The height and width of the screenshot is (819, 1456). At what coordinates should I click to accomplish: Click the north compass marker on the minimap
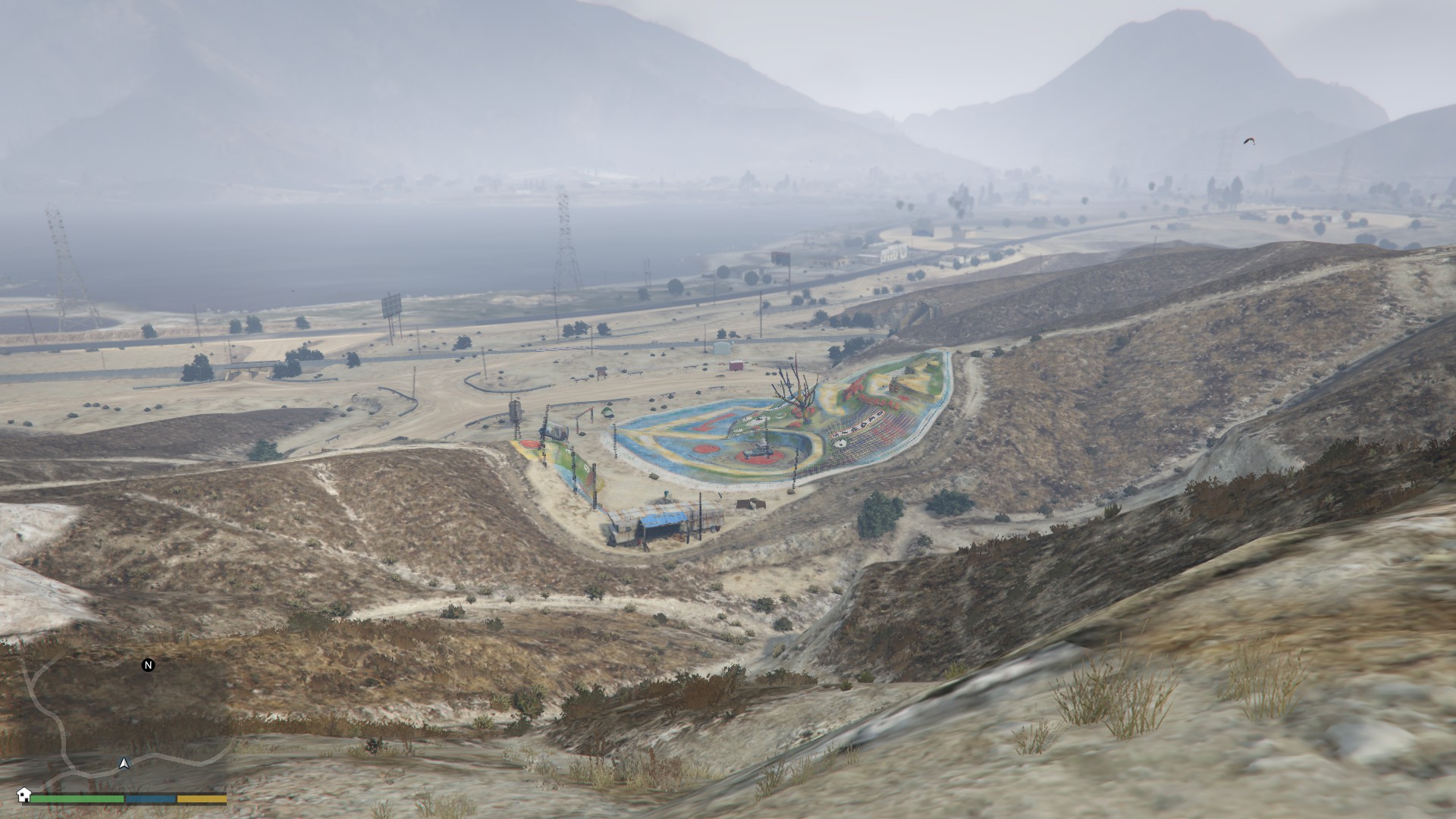[x=149, y=665]
